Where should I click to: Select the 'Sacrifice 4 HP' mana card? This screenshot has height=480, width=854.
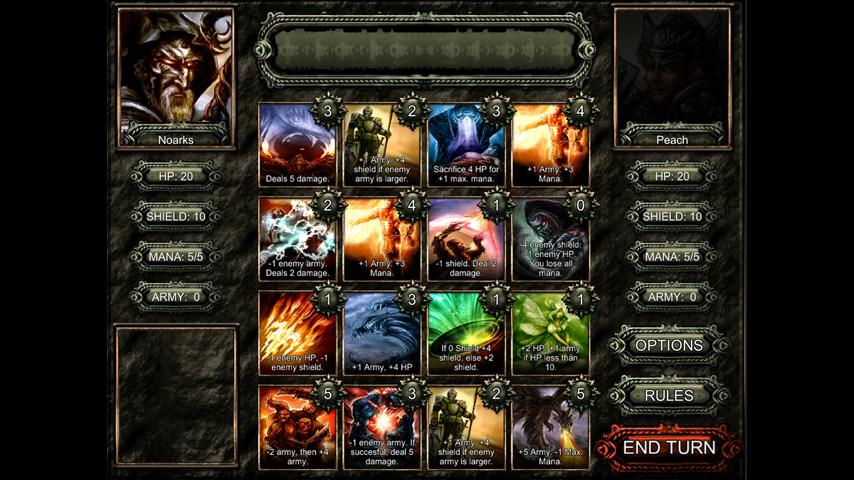pyautogui.click(x=465, y=146)
